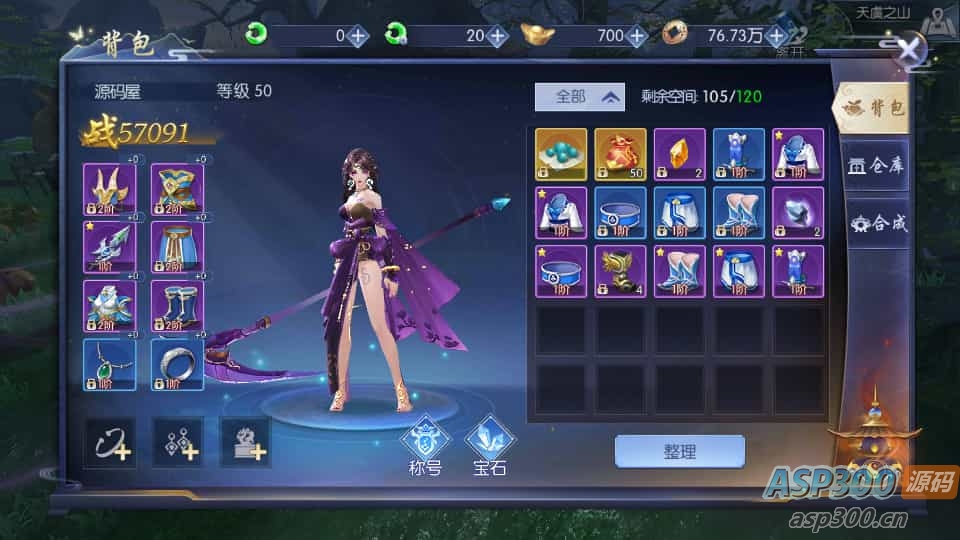Select the golden gauntlet stack of 4

620,271
